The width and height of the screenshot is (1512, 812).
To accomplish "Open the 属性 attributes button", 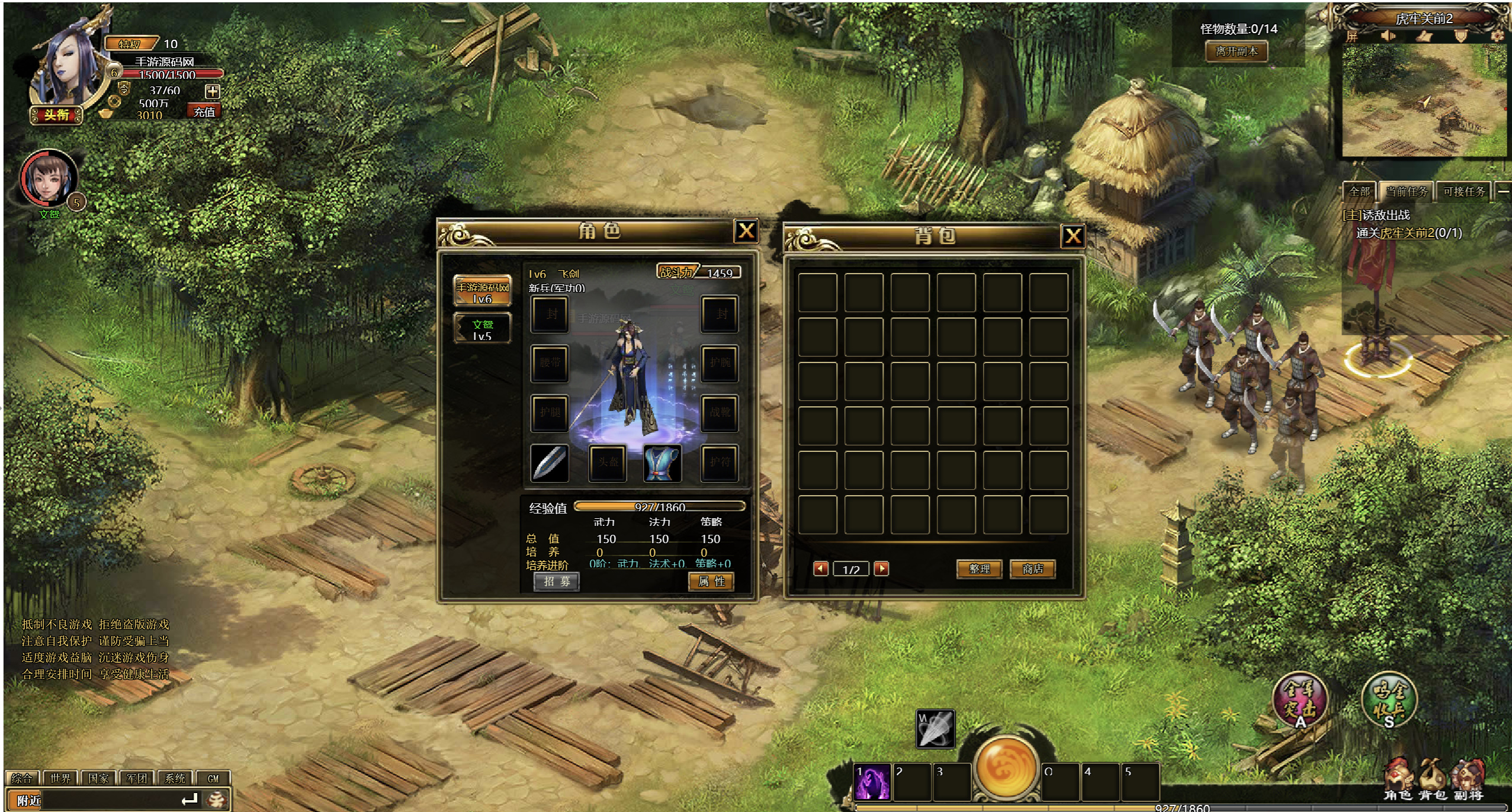I will point(711,582).
